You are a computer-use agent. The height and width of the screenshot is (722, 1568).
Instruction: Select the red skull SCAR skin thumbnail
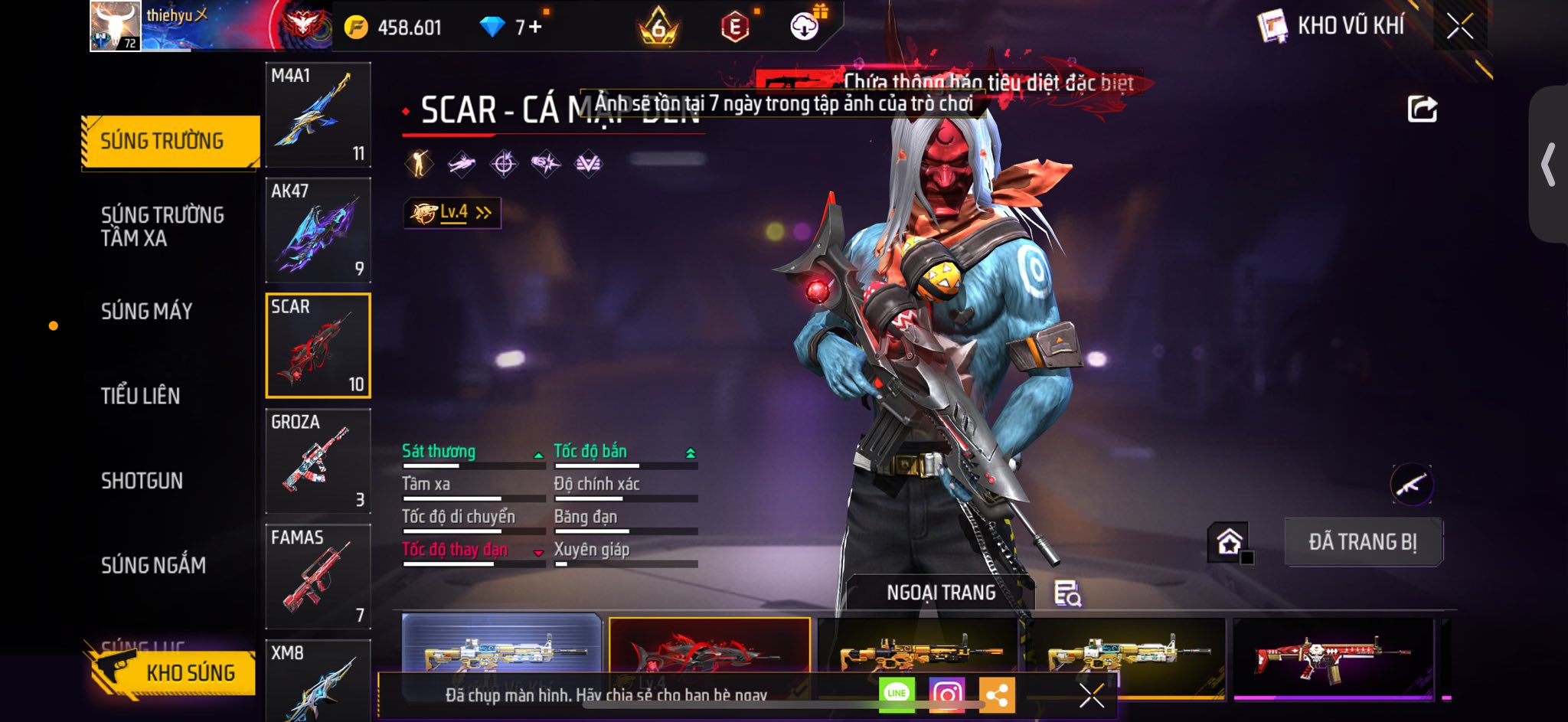[x=1332, y=655]
